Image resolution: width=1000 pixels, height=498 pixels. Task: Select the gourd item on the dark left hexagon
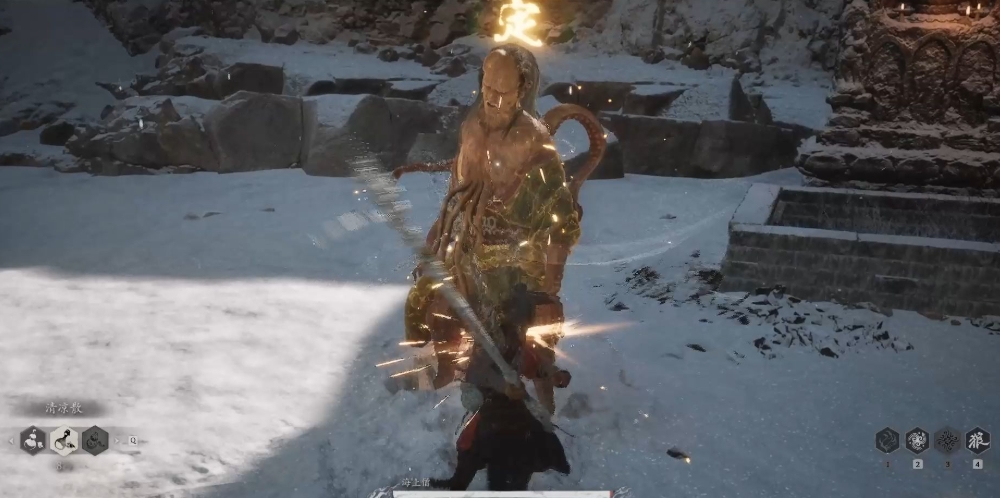tap(33, 440)
